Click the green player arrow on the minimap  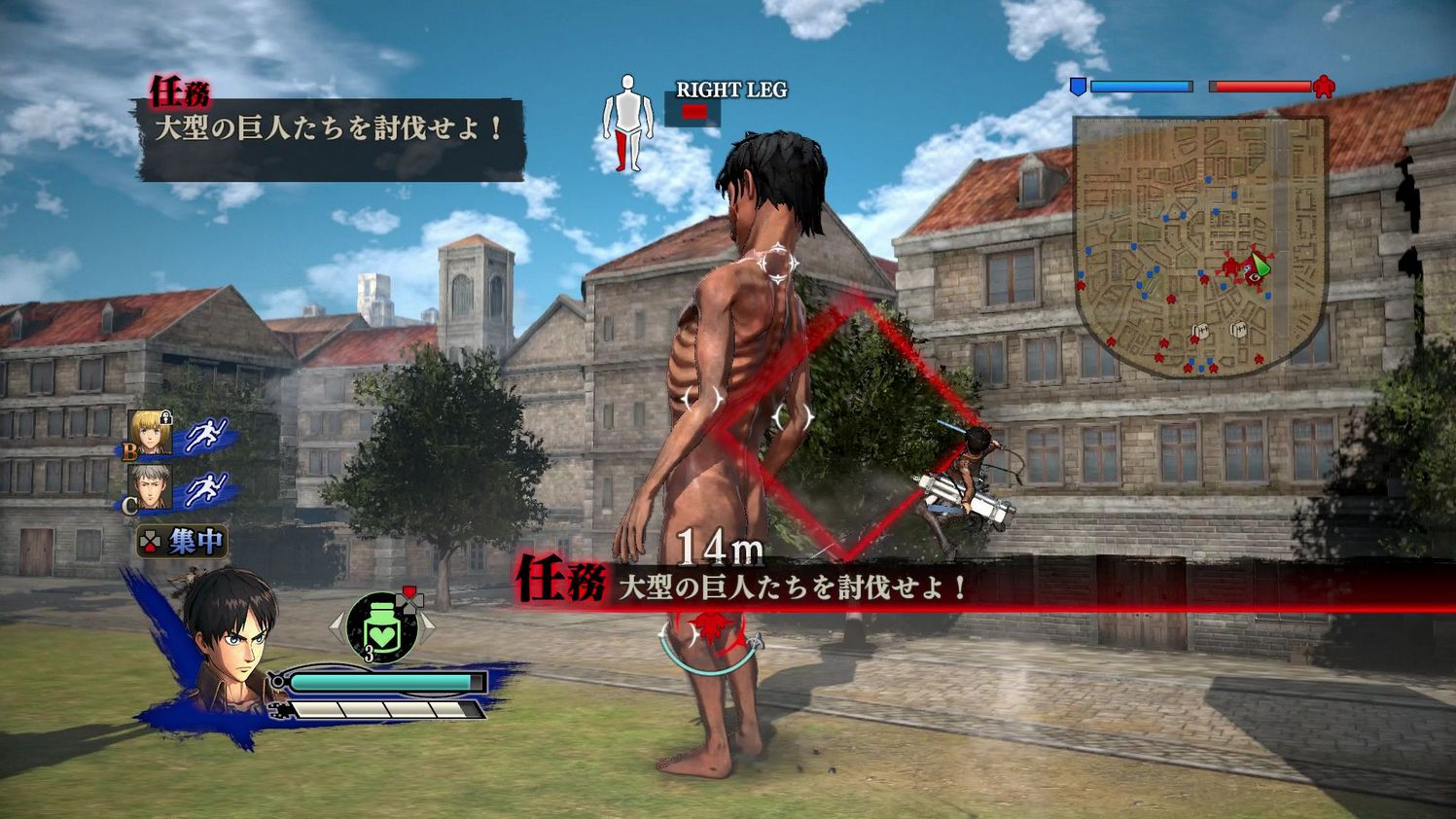tap(1260, 264)
